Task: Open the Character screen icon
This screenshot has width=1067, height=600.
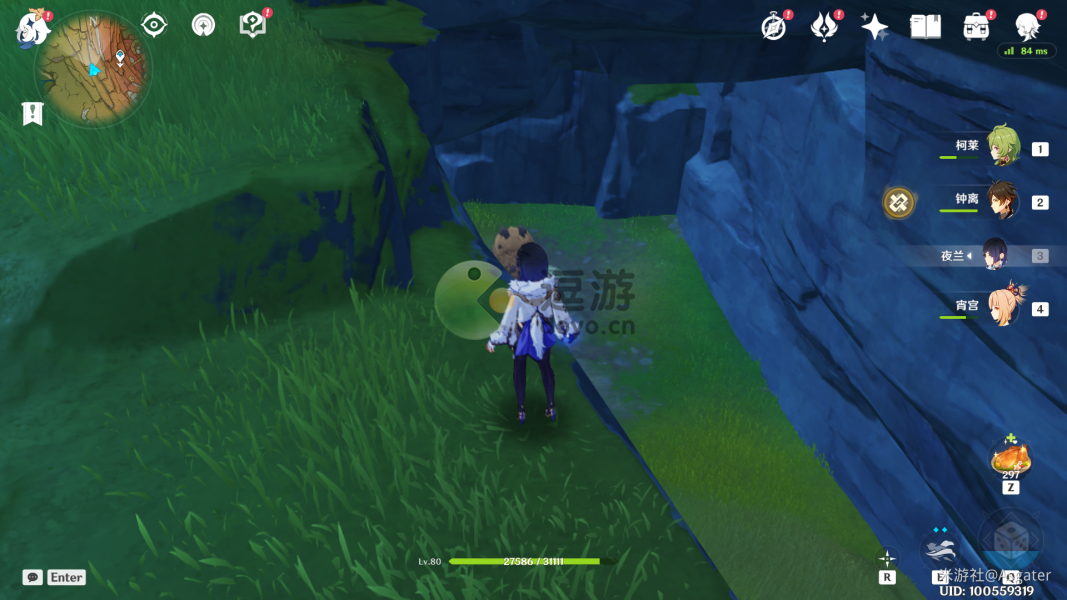Action: (1026, 27)
